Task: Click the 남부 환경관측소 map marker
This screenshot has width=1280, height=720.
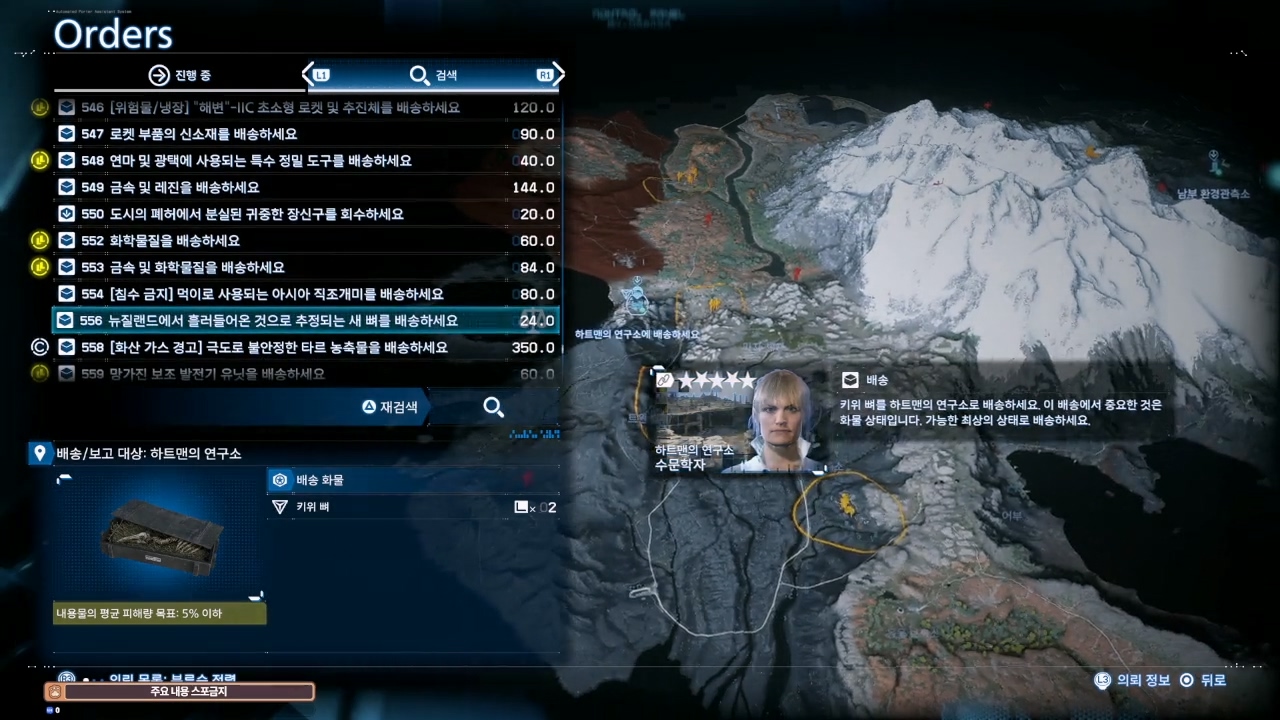Action: (x=1214, y=160)
